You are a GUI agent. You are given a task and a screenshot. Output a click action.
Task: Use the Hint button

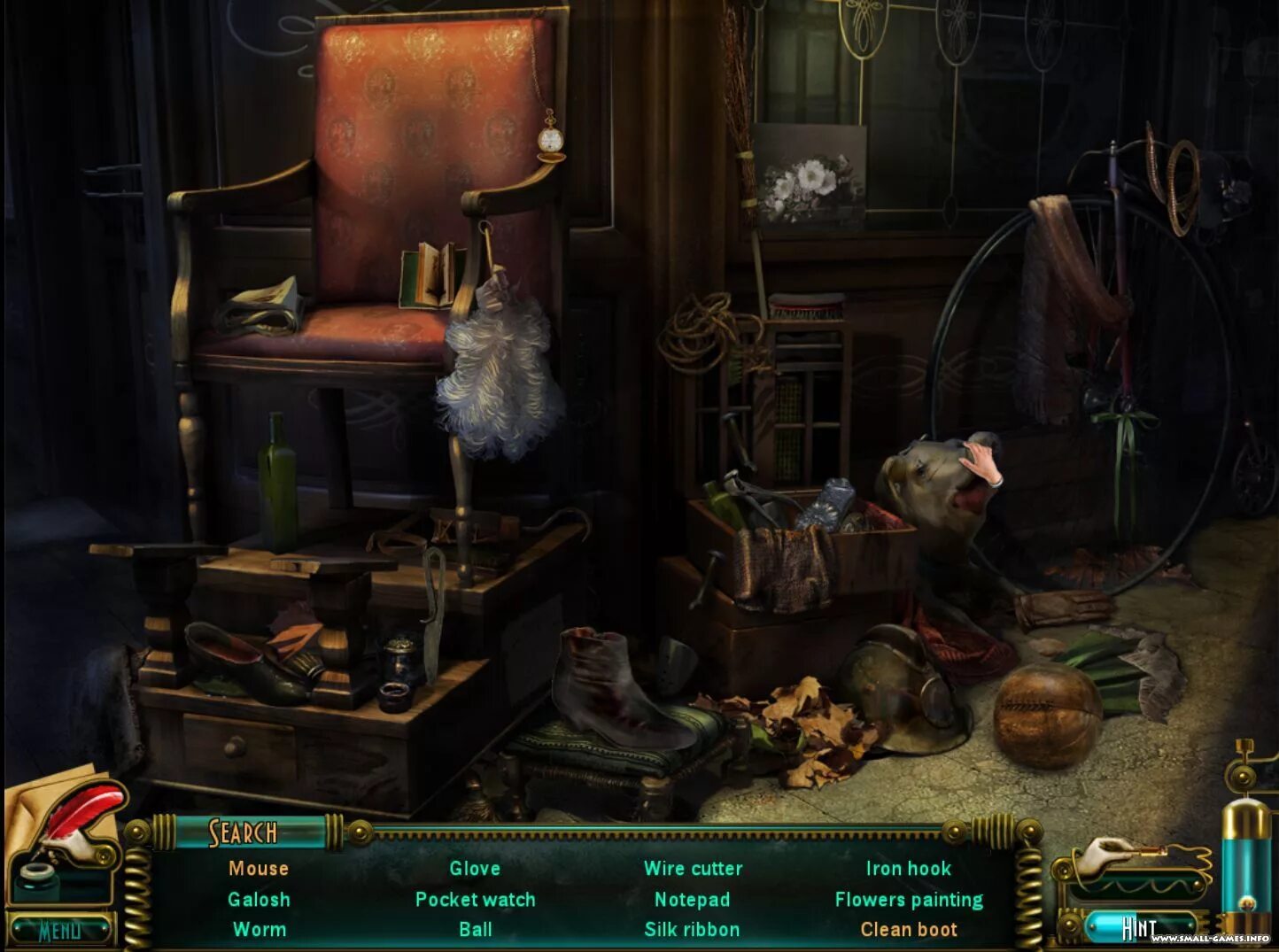coord(1139,927)
